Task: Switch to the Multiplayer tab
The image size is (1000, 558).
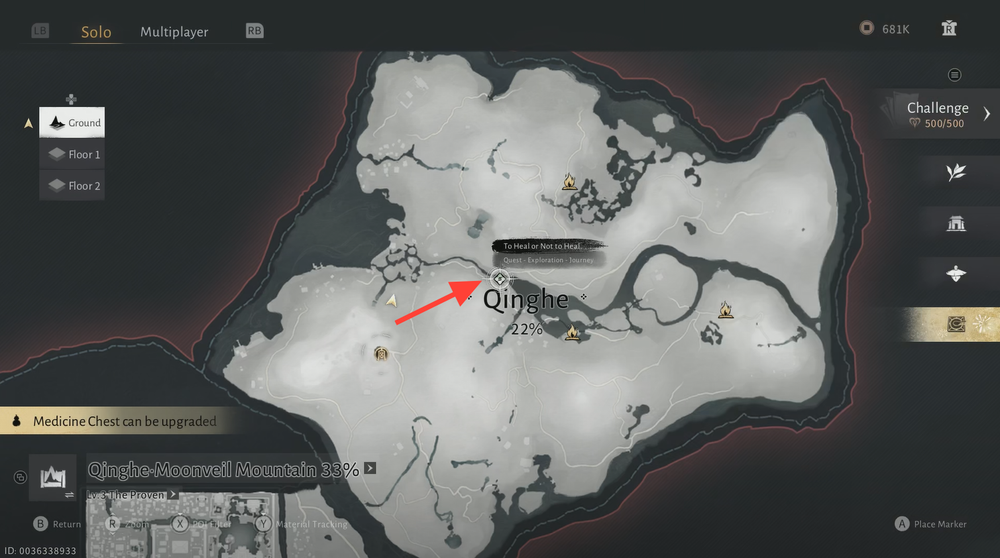Action: [174, 31]
